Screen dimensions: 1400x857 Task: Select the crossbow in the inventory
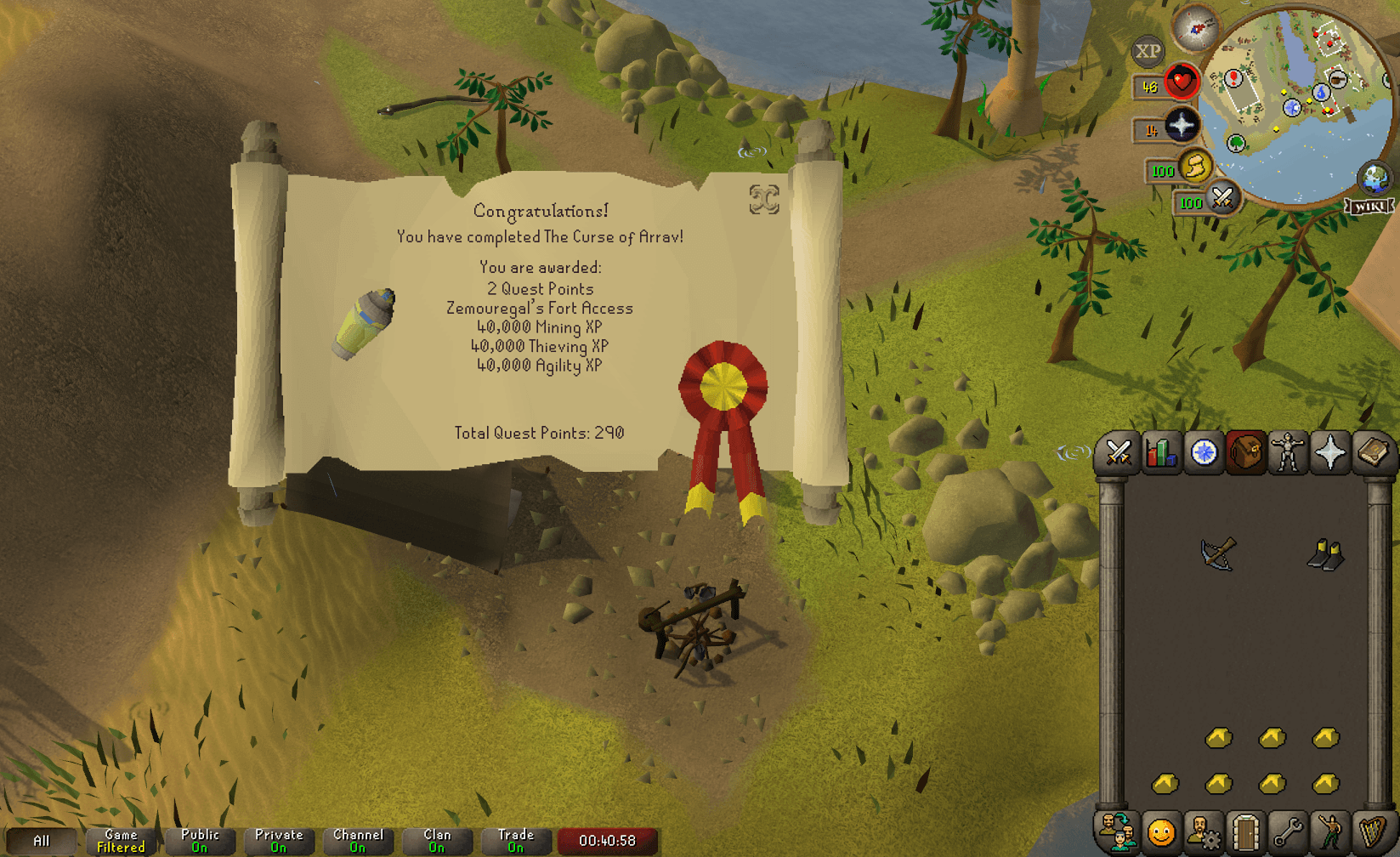(x=1218, y=553)
